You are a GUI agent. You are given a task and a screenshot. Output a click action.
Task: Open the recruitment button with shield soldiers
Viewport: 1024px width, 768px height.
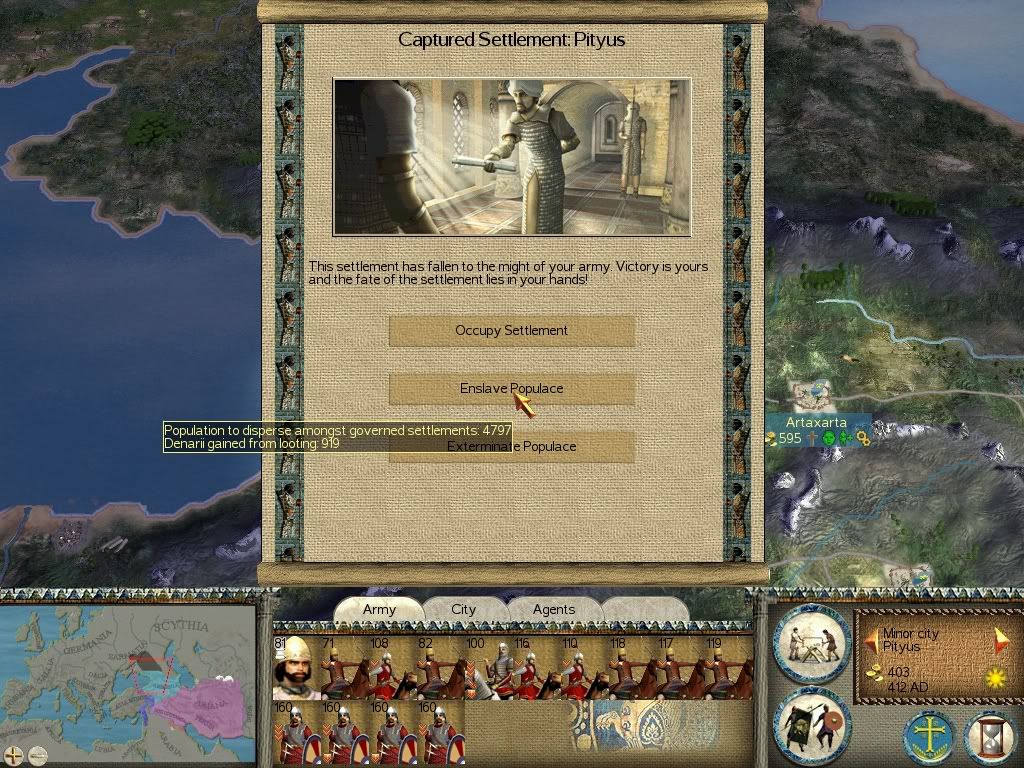point(811,725)
